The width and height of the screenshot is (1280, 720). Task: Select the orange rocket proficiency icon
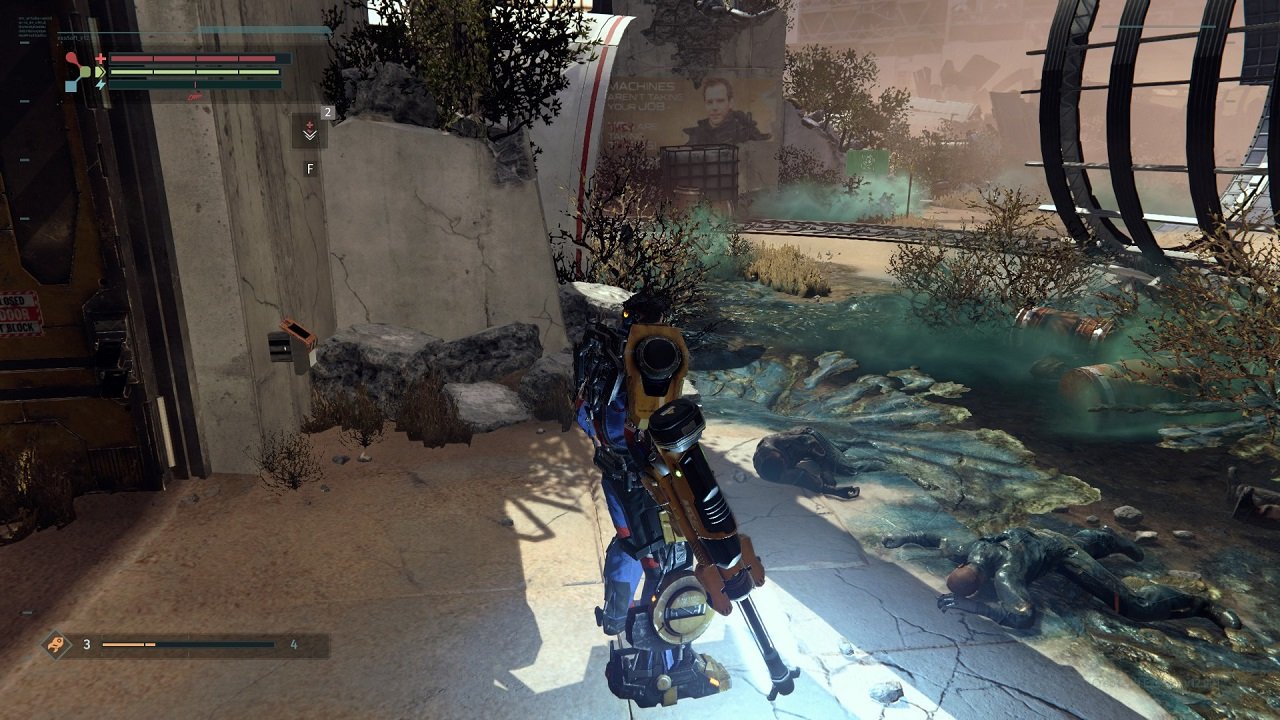tap(57, 644)
